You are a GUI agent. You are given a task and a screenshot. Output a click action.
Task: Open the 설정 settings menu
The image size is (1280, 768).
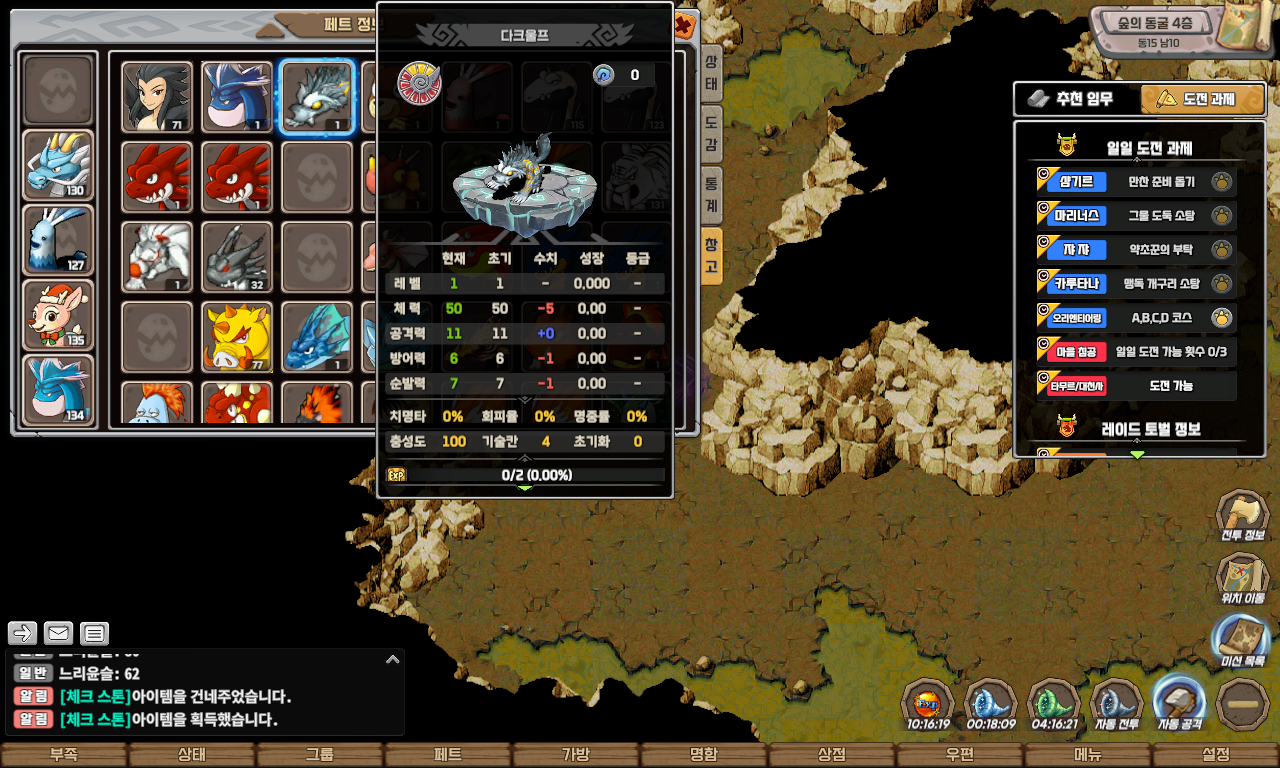[x=1216, y=755]
